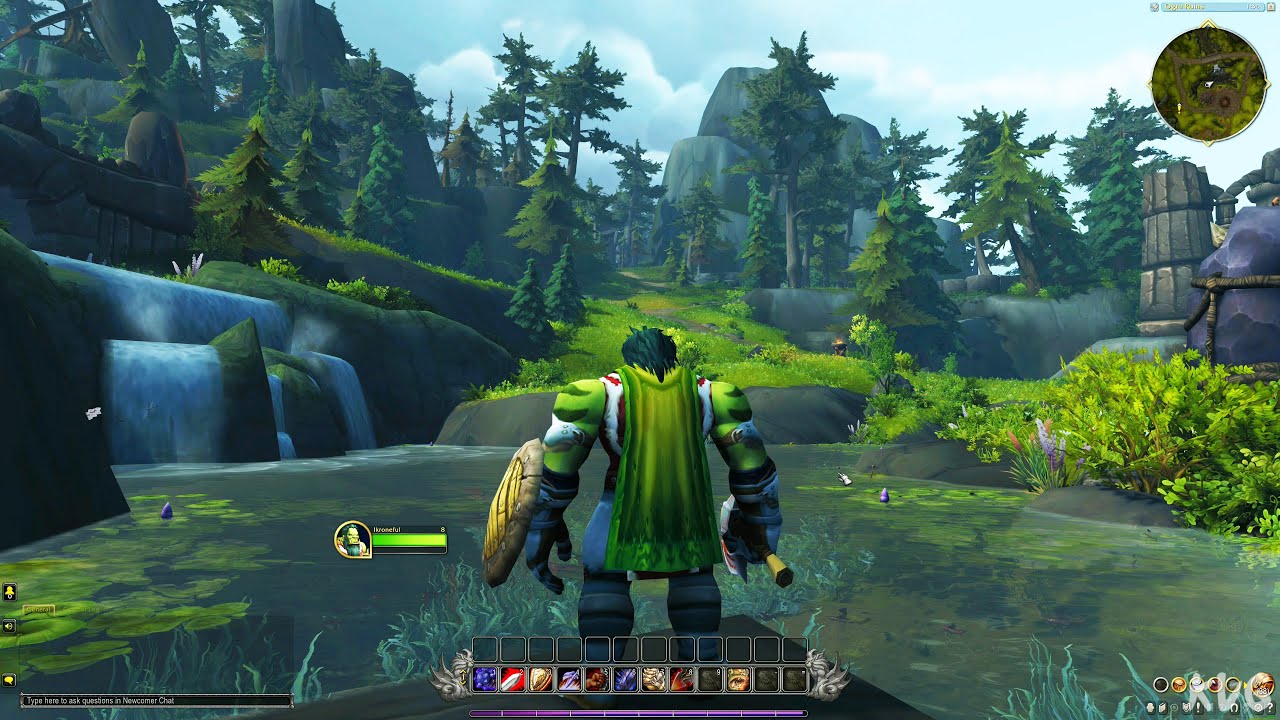The image size is (1280, 720).
Task: Use the dagger ability in action slot 2
Action: [x=512, y=678]
